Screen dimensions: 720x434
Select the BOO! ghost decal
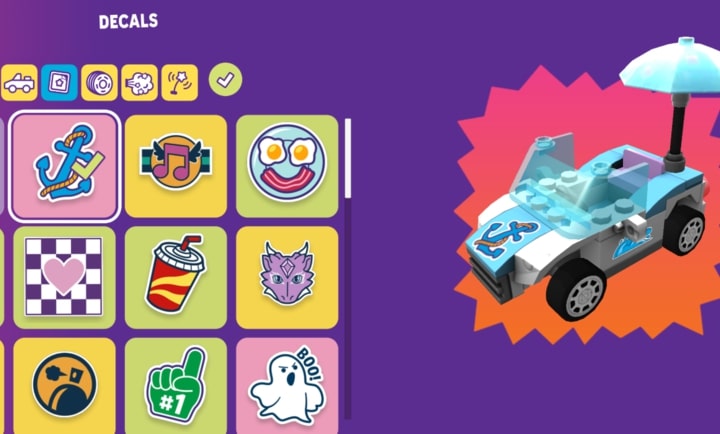point(287,386)
